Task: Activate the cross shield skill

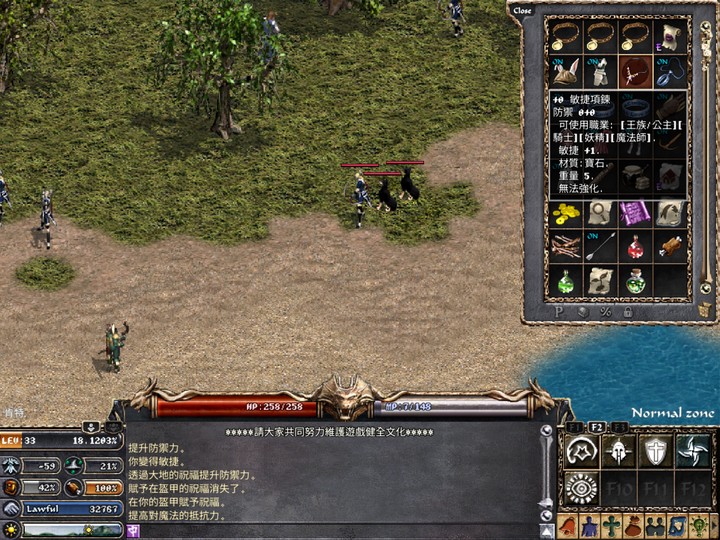Action: pyautogui.click(x=654, y=451)
